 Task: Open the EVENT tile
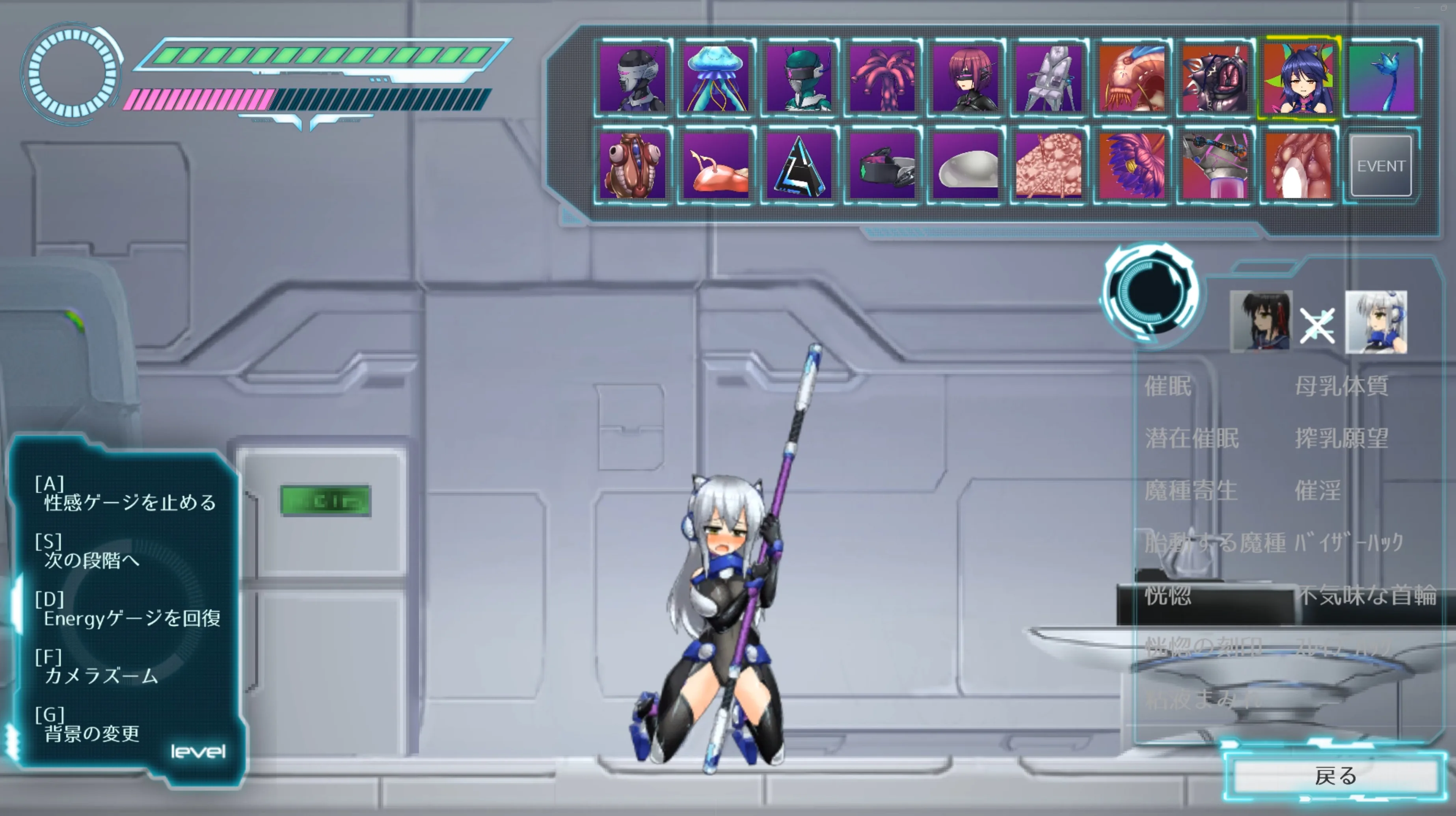(1381, 166)
